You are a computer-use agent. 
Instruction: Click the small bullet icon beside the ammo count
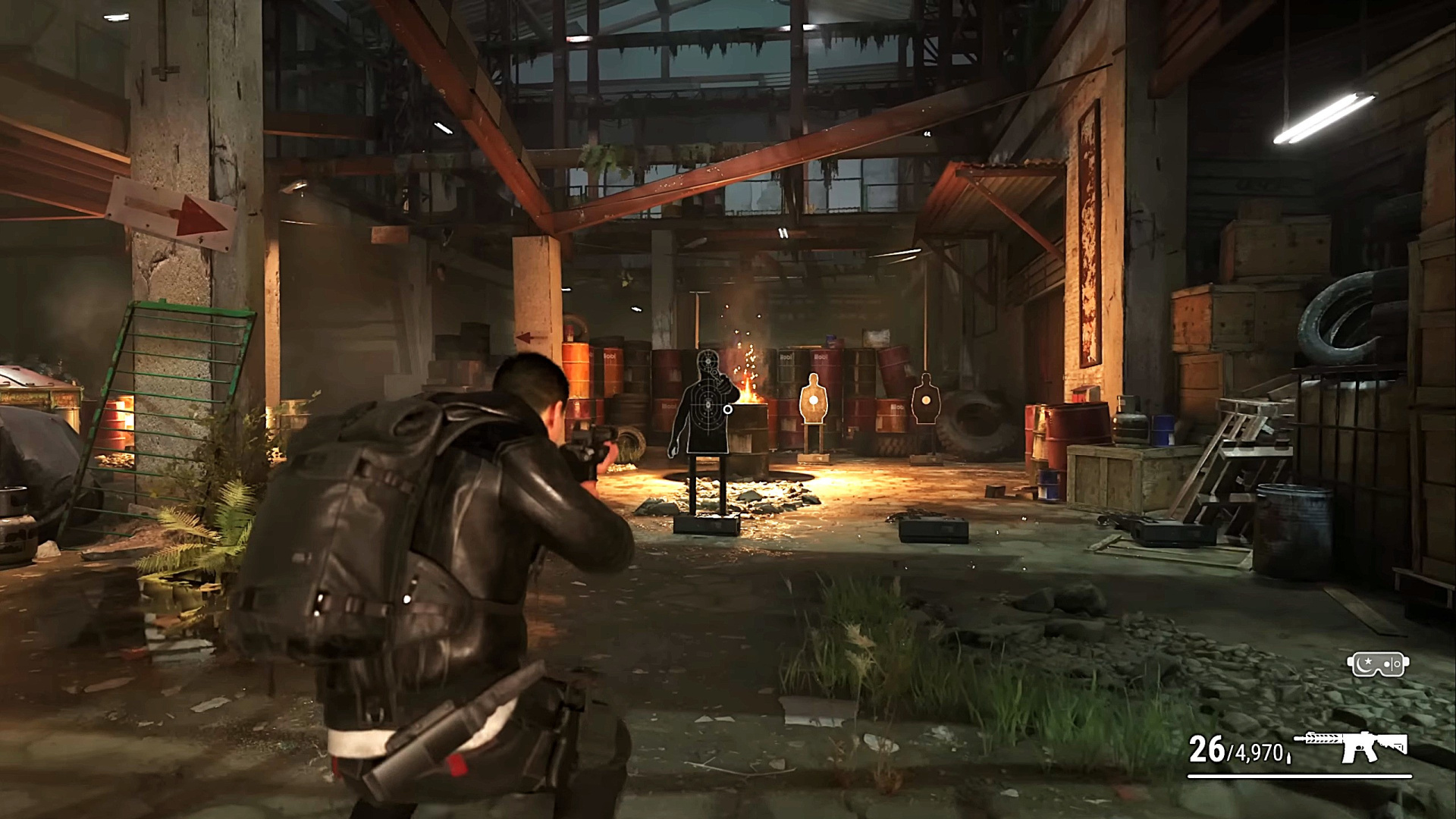1289,758
